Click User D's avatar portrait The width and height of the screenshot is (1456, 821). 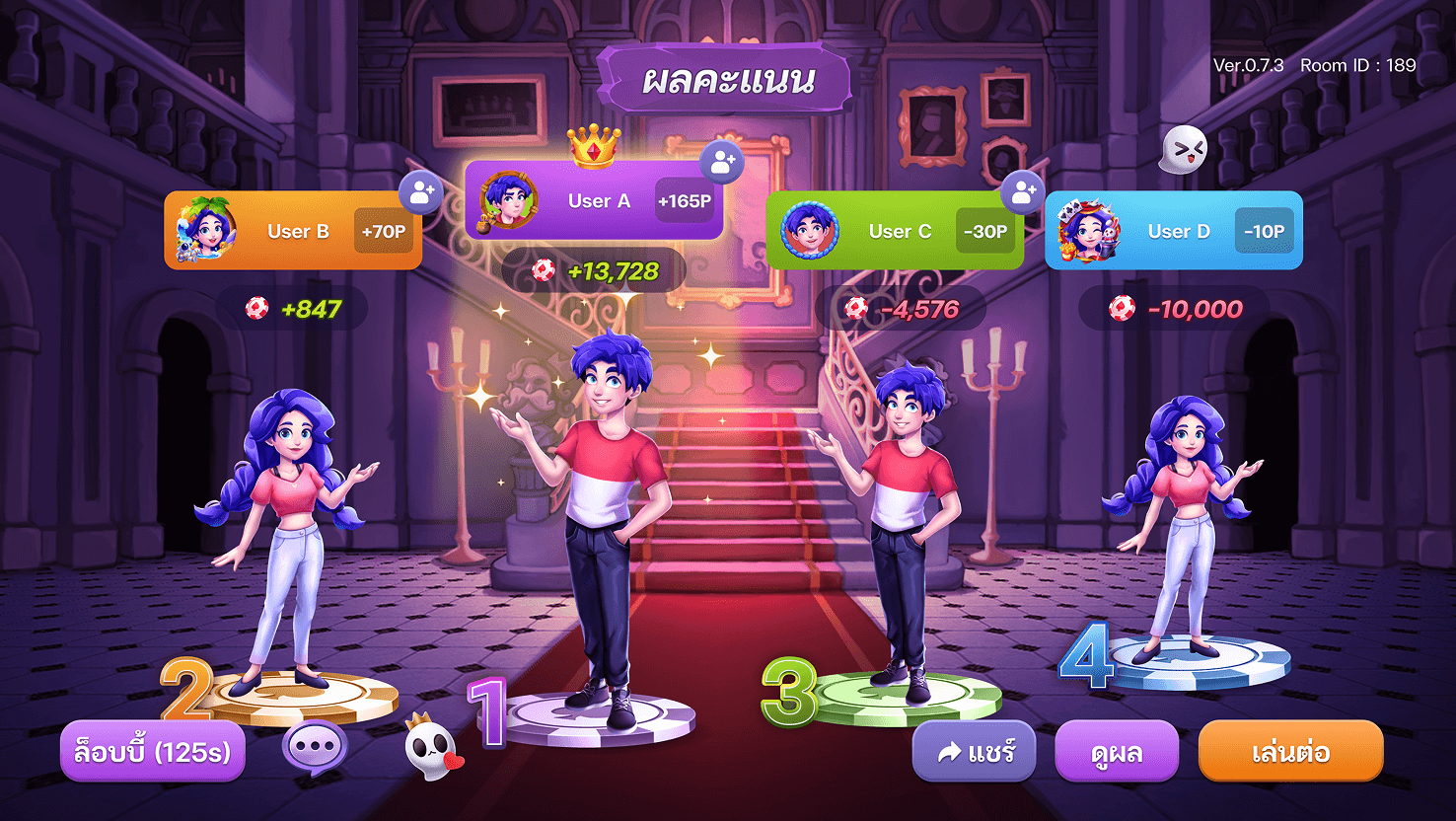(x=1090, y=231)
